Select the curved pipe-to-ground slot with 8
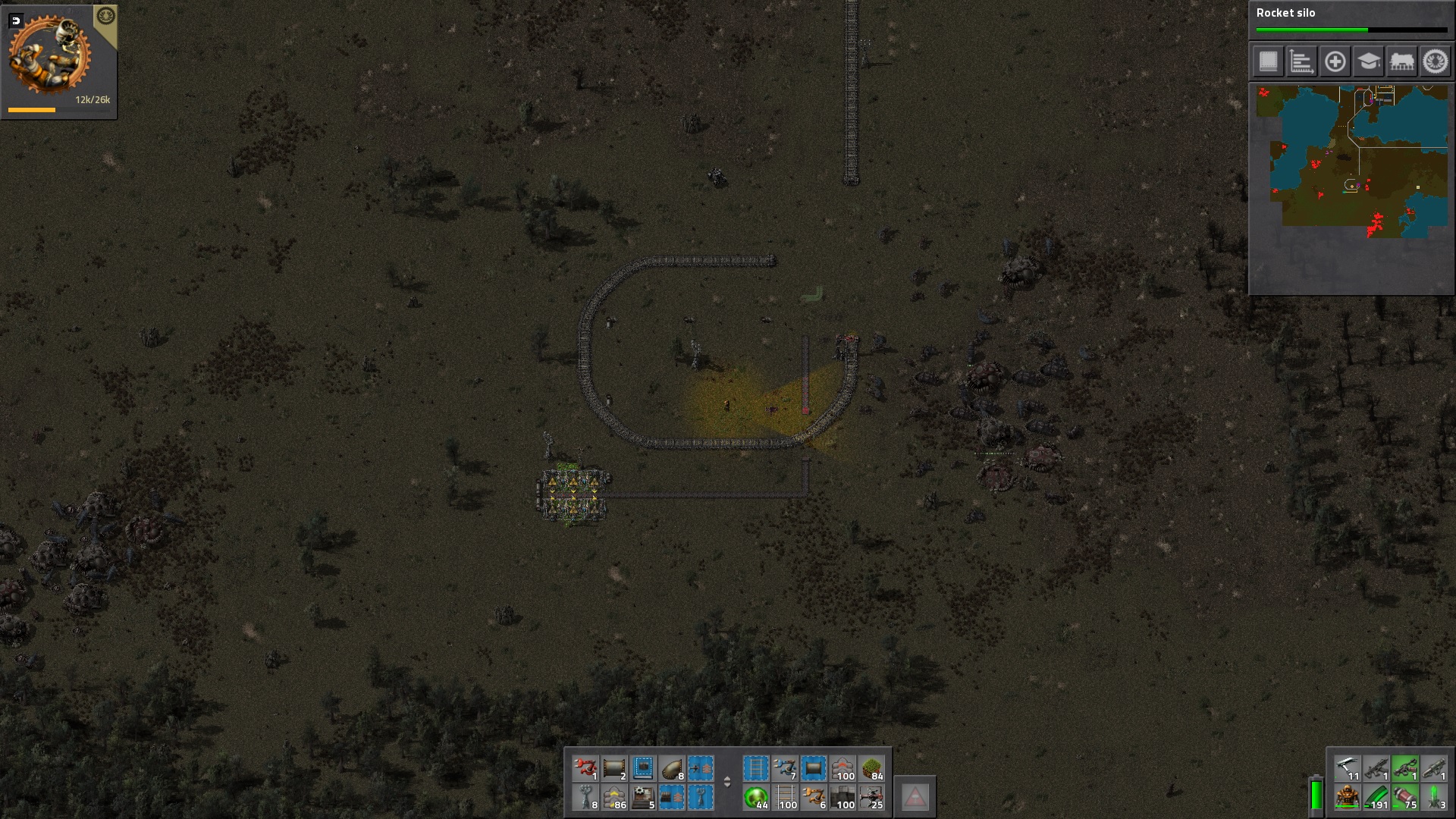Screen dimensions: 1456x819 point(672,768)
